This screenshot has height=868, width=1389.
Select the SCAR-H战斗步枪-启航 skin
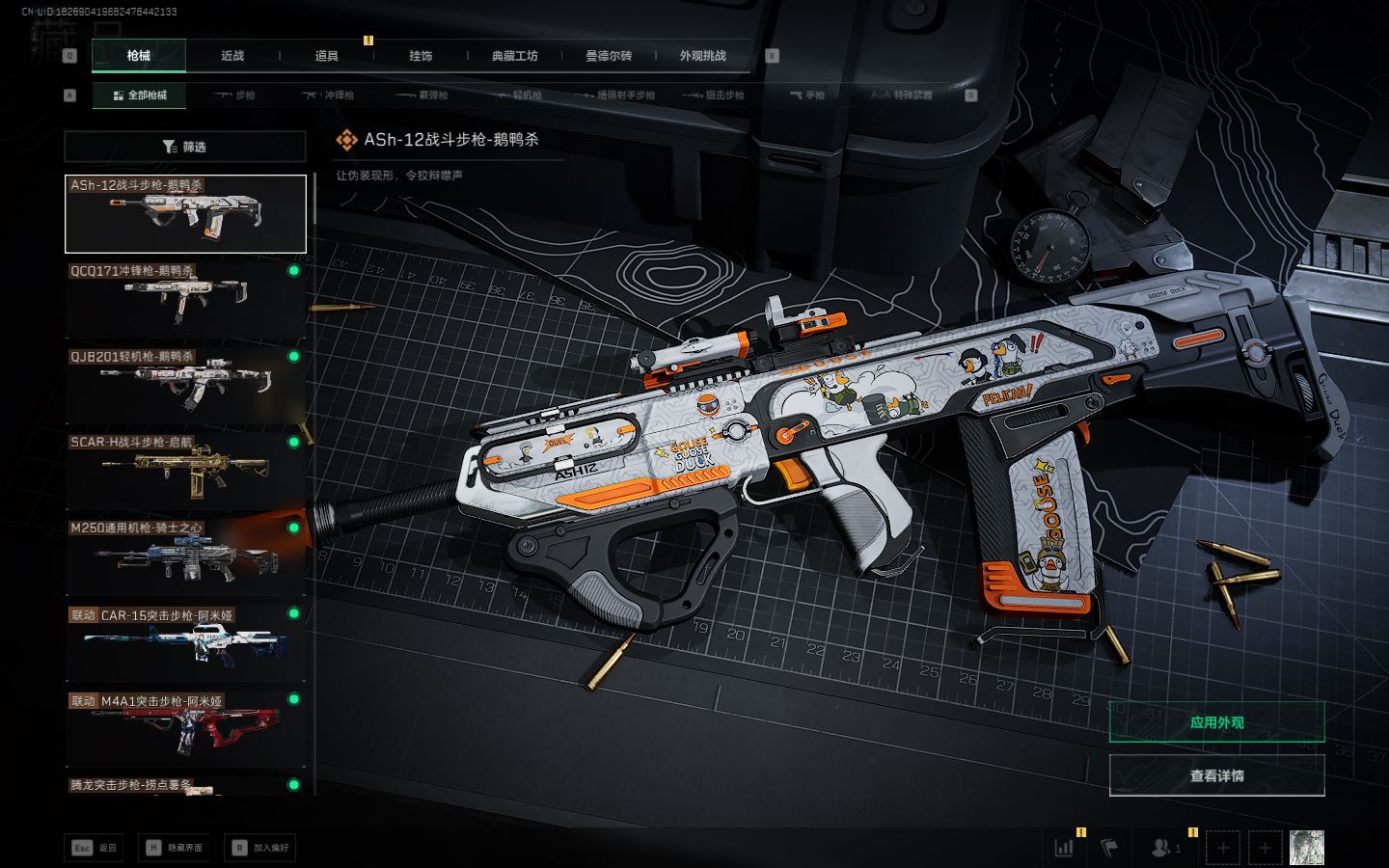185,471
